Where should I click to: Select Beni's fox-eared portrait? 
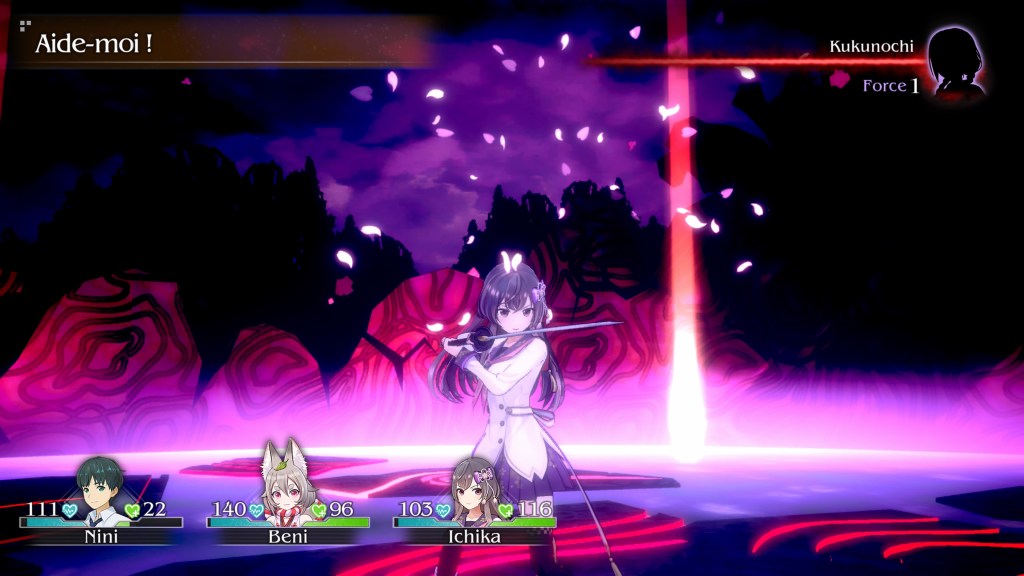pos(286,488)
